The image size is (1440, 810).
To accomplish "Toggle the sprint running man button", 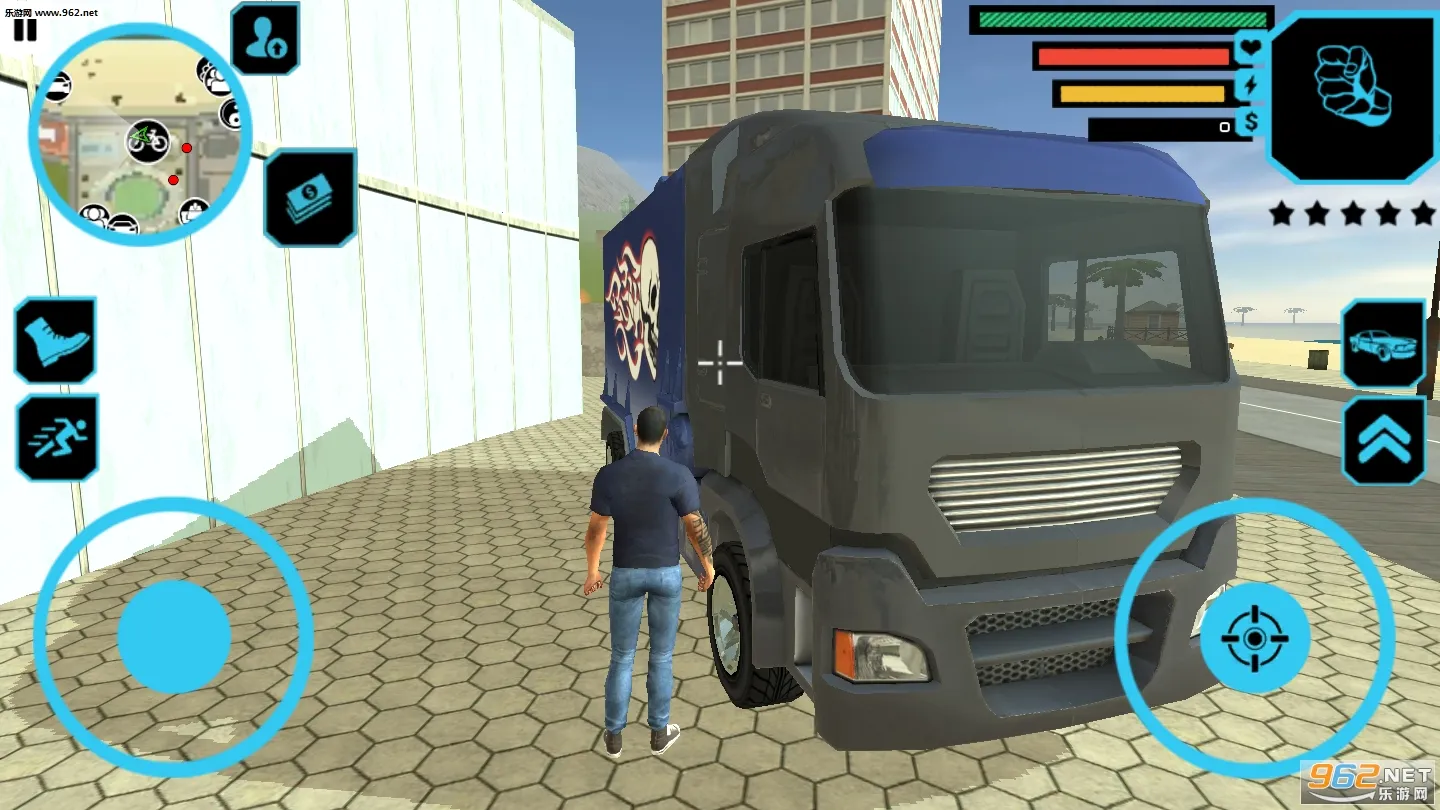I will [57, 437].
